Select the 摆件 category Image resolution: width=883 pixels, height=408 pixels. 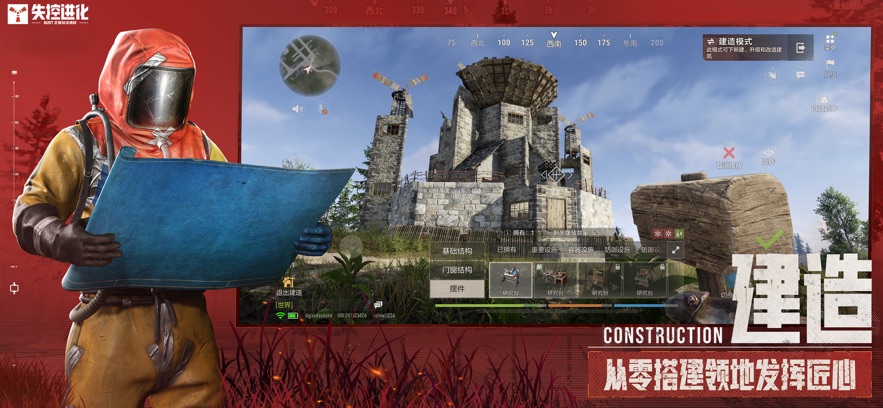[457, 289]
